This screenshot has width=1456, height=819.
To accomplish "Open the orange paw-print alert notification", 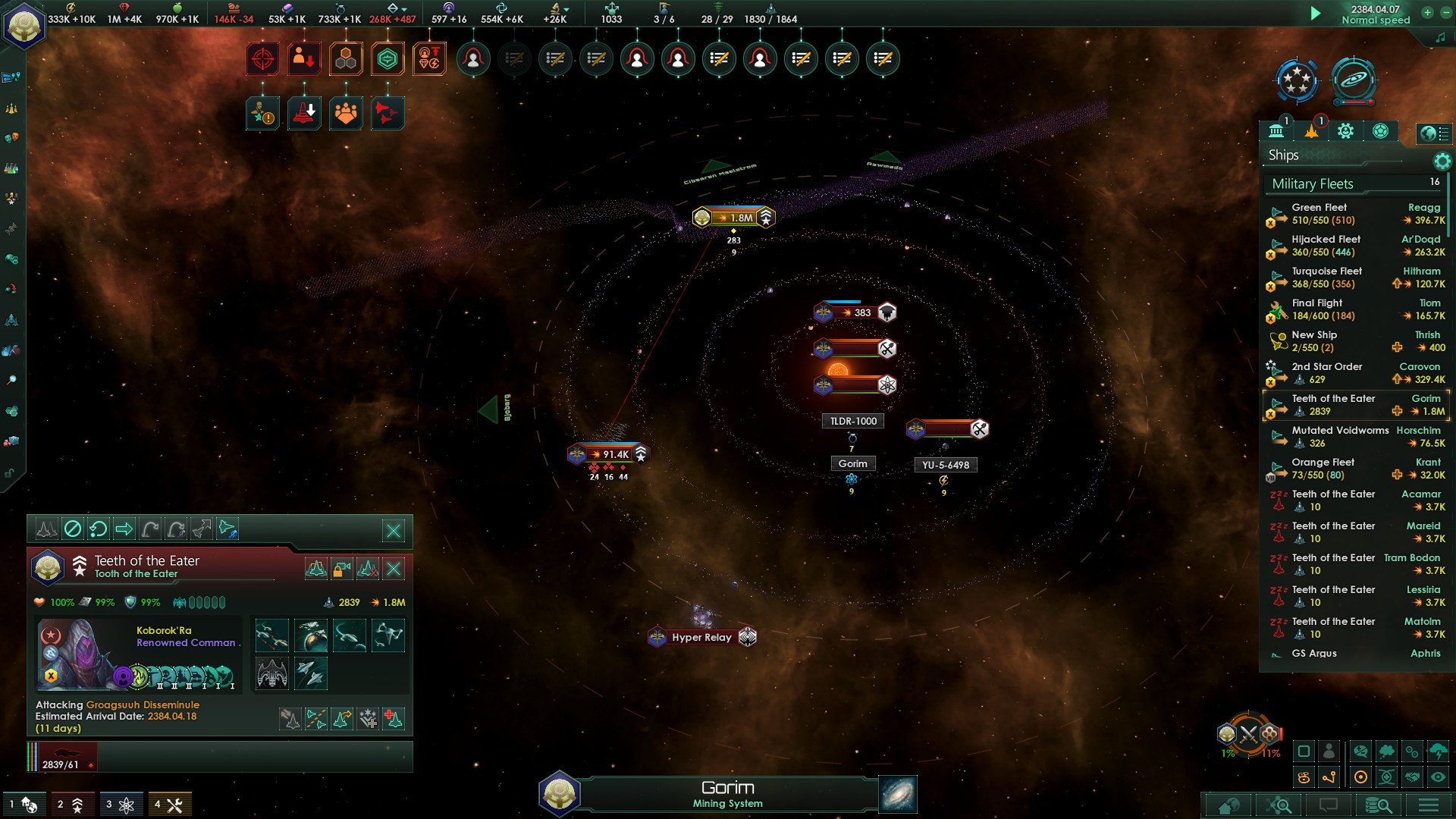I will coord(346,114).
